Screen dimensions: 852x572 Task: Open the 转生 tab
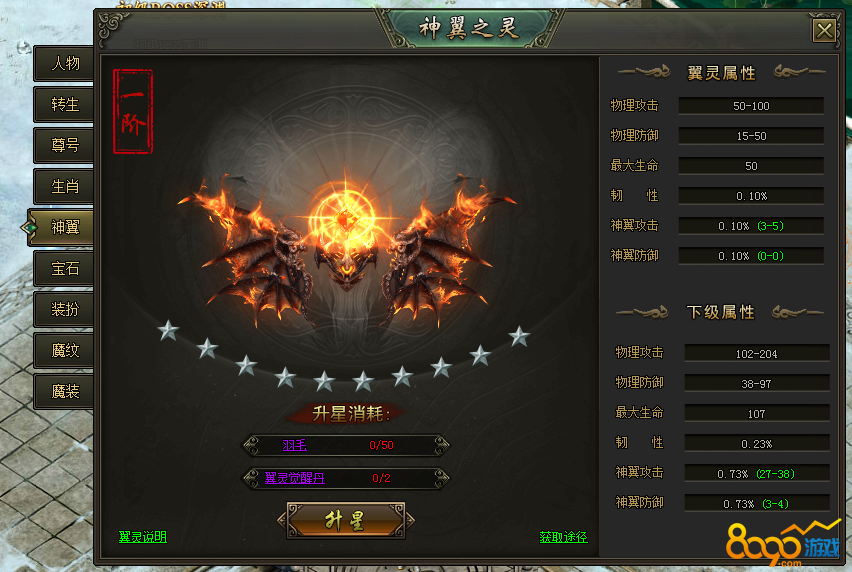[65, 104]
